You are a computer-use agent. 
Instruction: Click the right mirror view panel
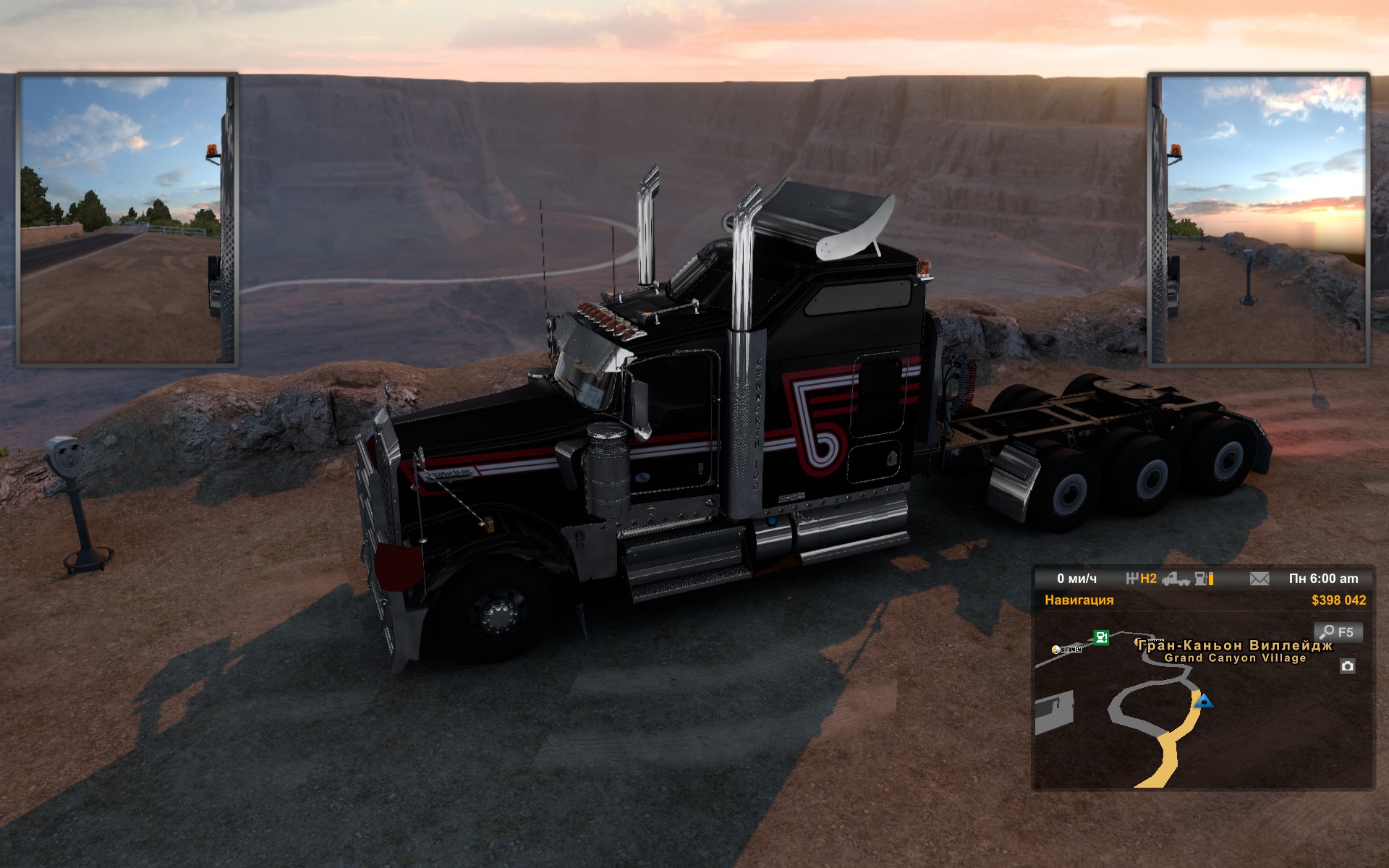tap(1259, 220)
